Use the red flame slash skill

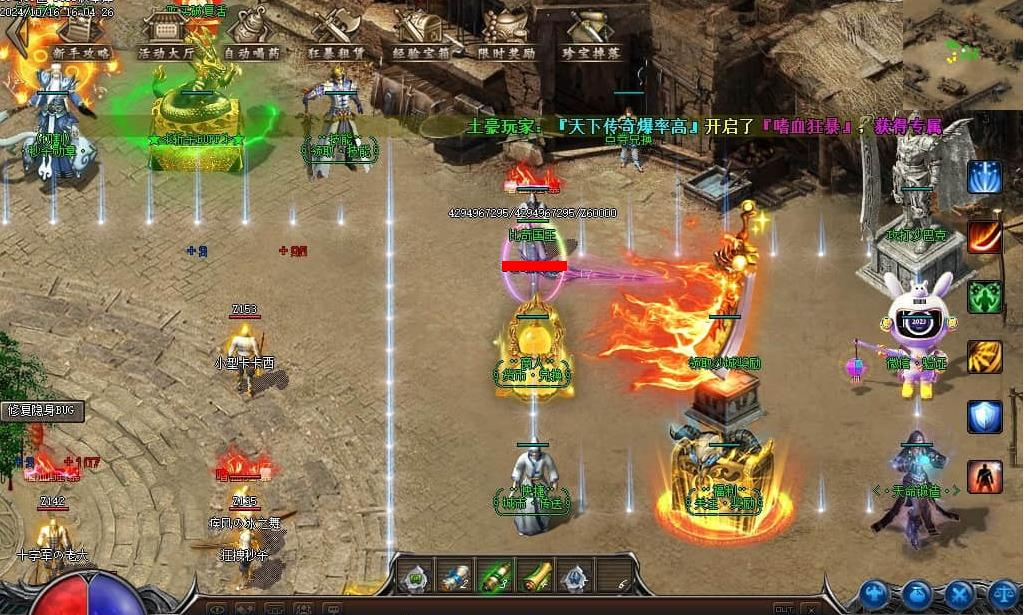pos(984,237)
